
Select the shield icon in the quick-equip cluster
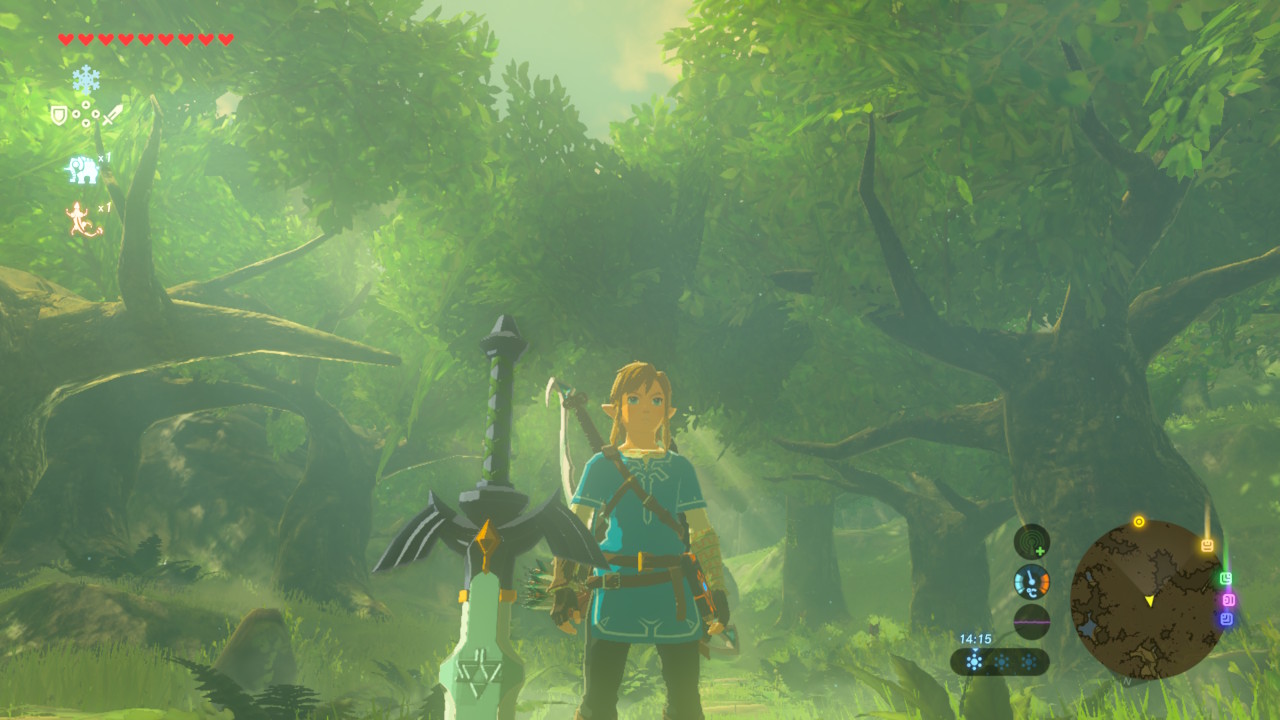[59, 115]
